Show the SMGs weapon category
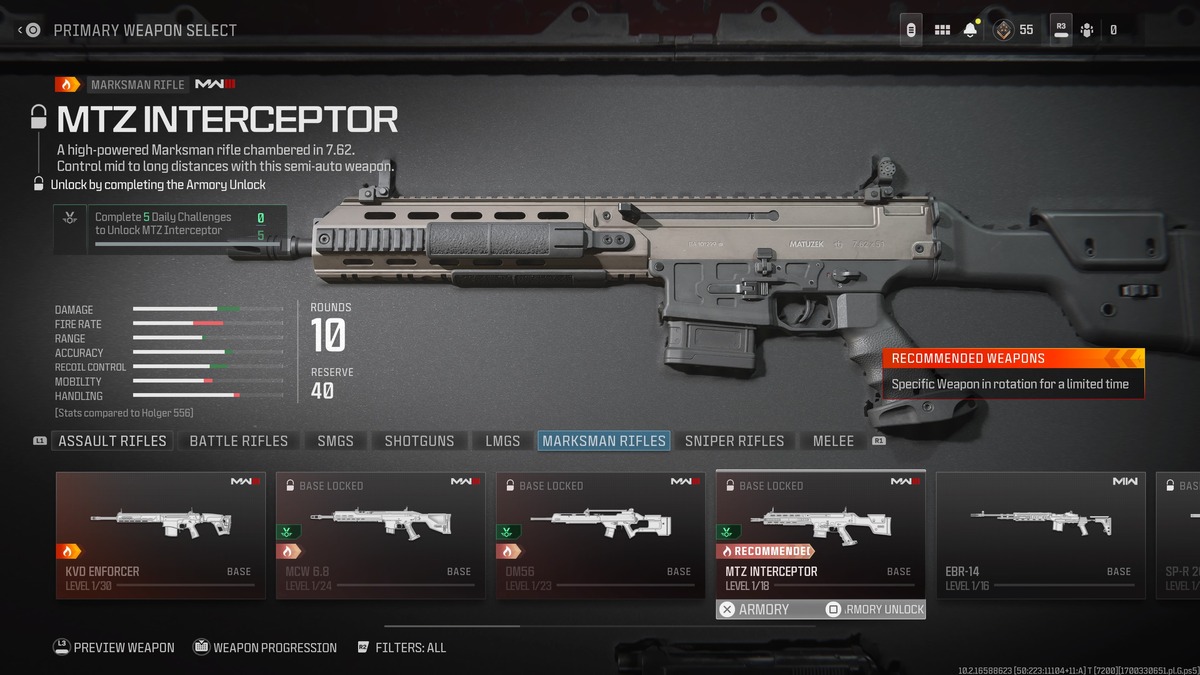The height and width of the screenshot is (675, 1200). coord(335,441)
